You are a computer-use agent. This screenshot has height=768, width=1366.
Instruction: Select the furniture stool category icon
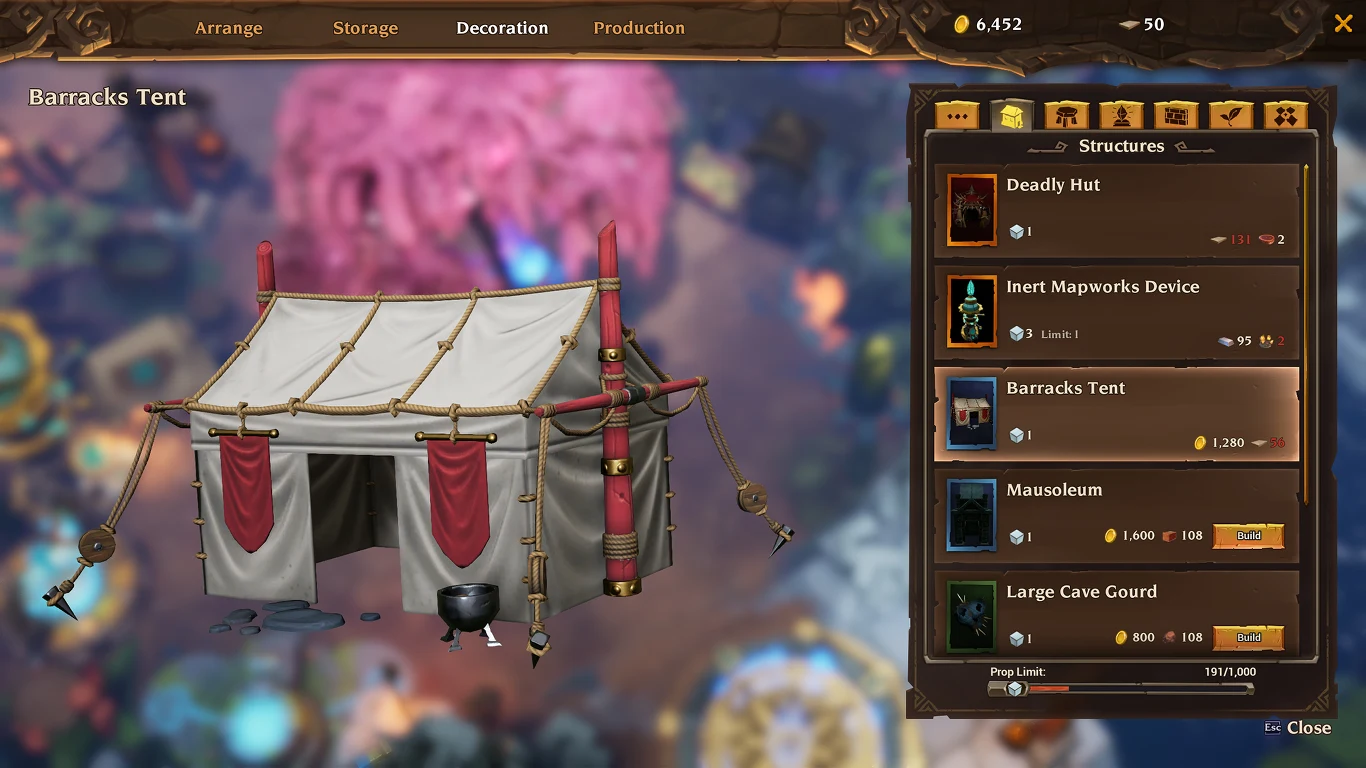1066,114
